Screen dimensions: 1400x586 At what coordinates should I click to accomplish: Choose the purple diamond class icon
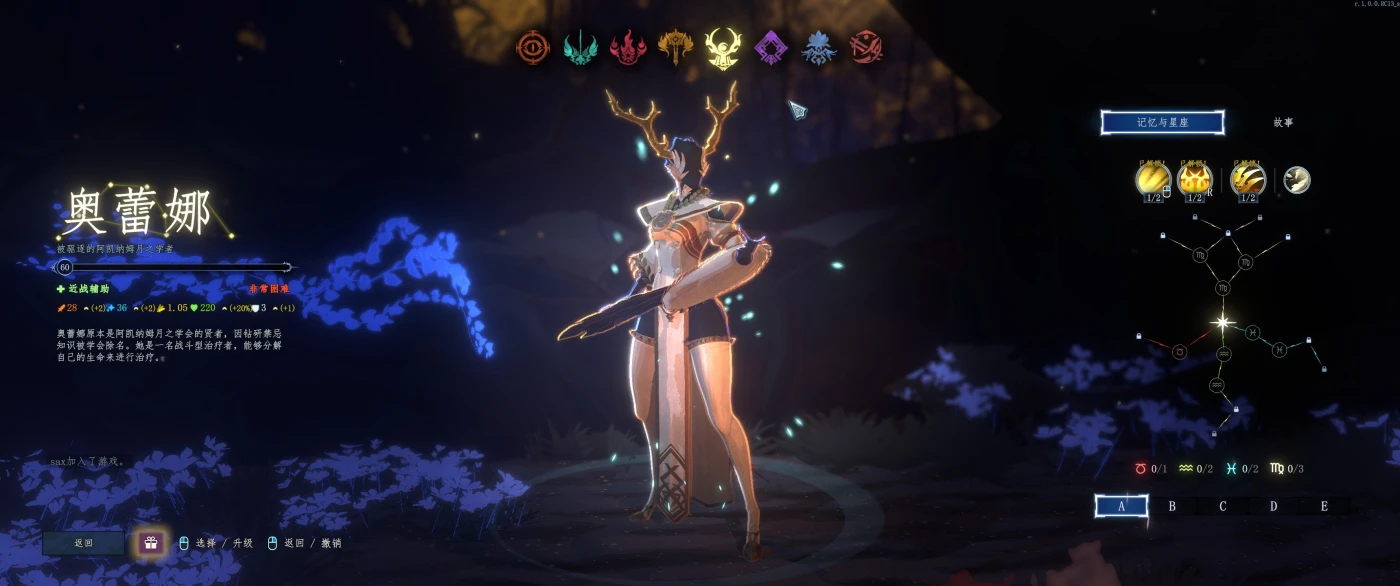pos(771,47)
